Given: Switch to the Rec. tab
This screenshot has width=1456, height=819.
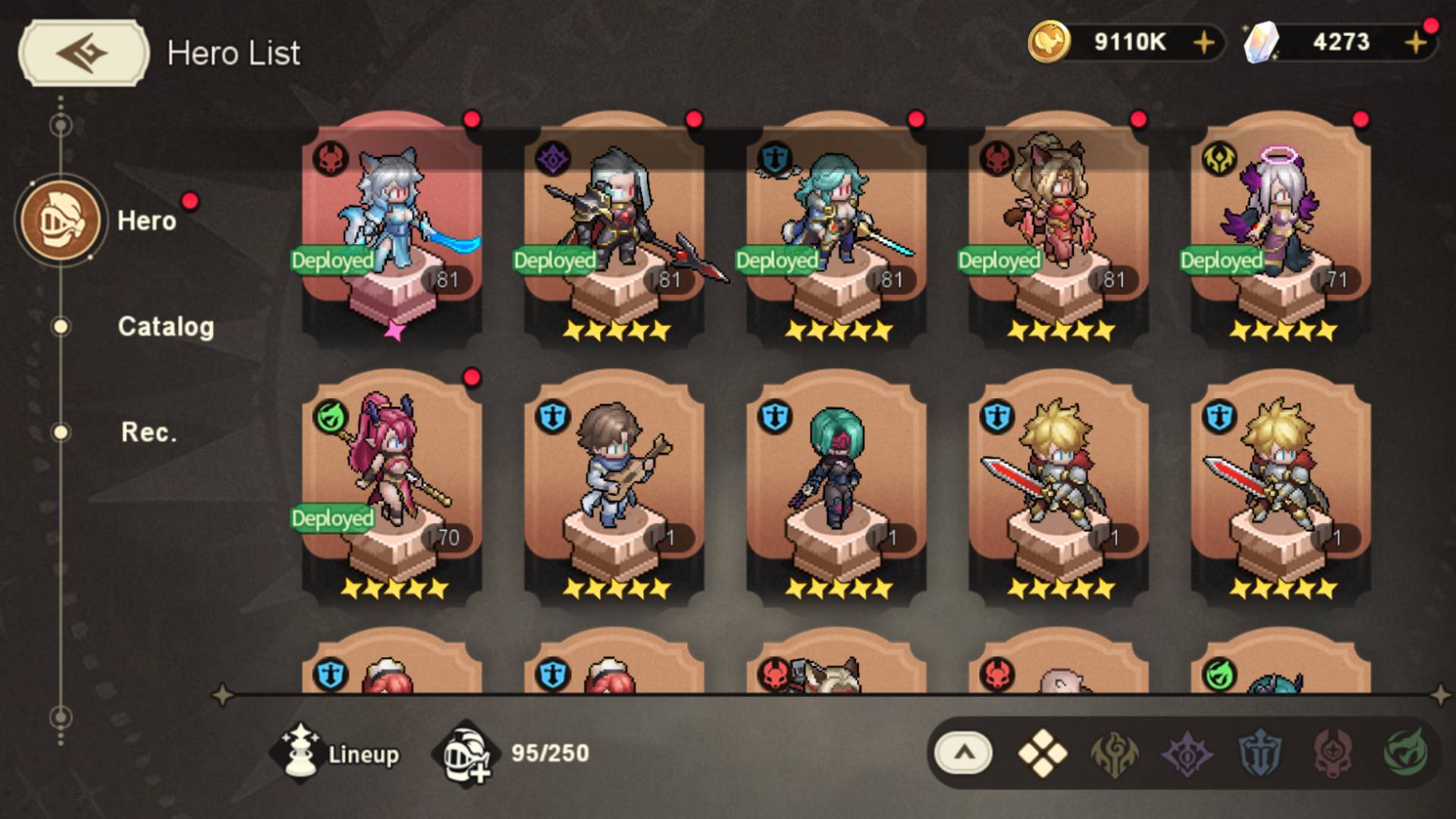Looking at the screenshot, I should tap(149, 432).
